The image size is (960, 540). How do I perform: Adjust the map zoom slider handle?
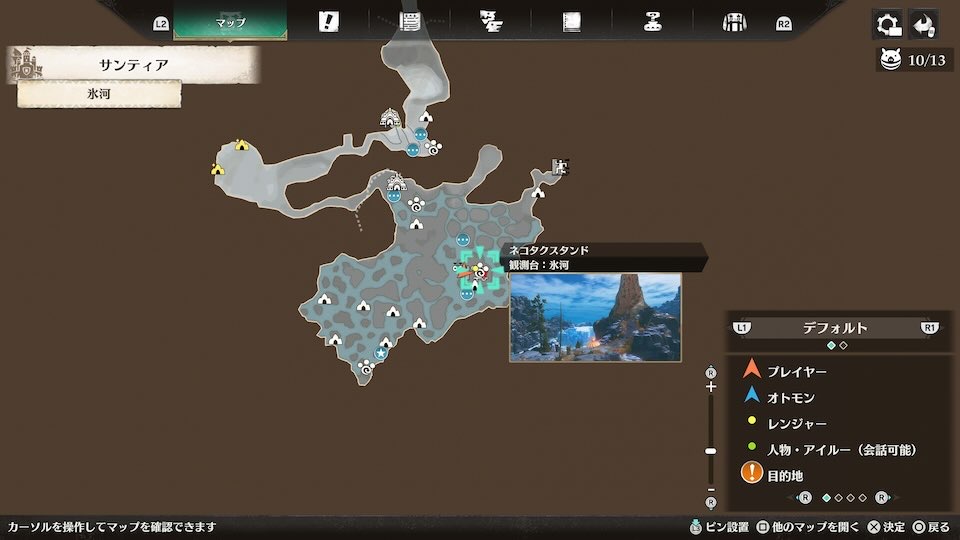pos(711,451)
